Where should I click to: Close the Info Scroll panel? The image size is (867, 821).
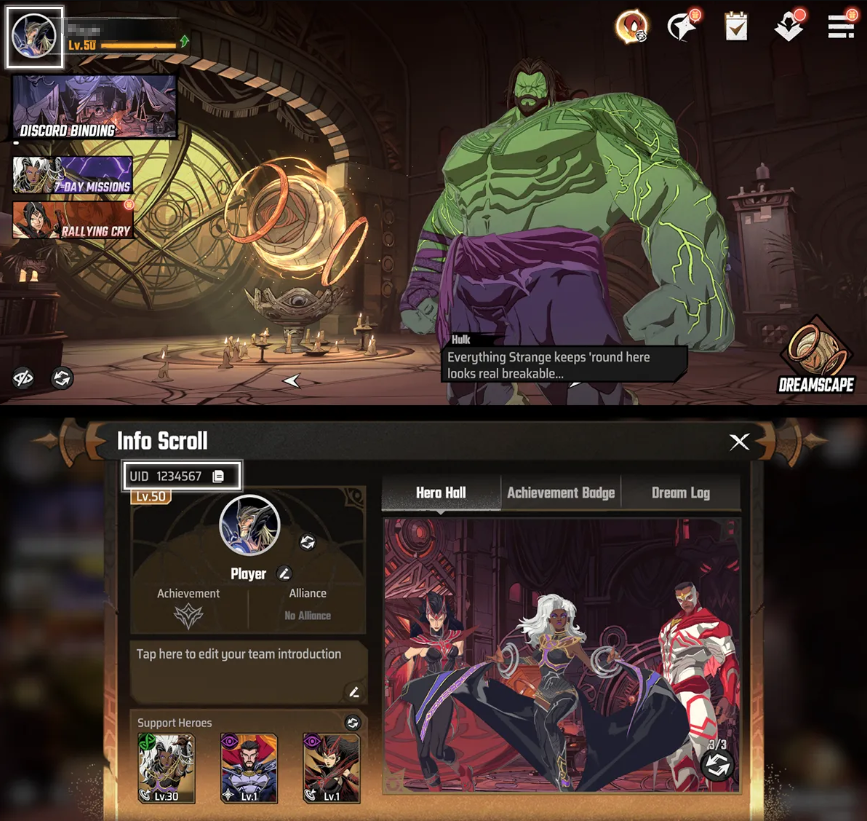(739, 442)
